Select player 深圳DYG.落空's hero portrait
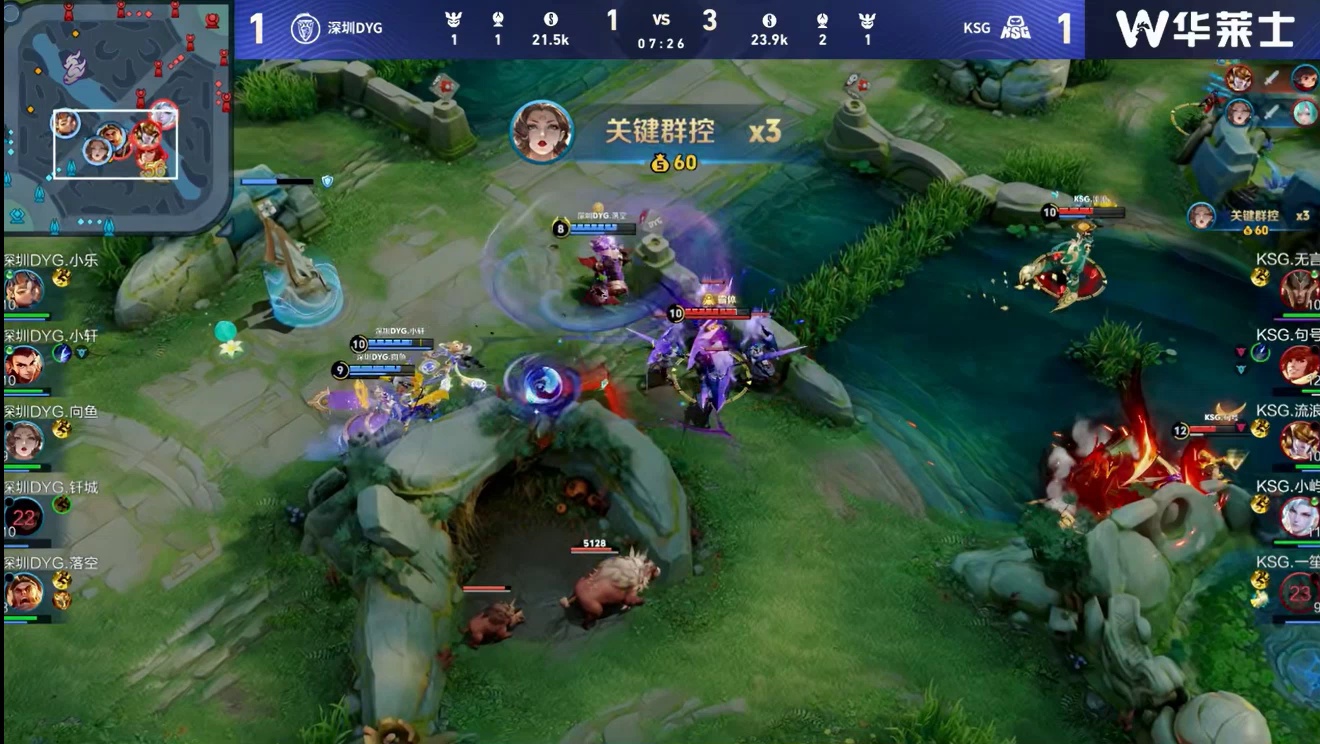1320x744 pixels. 23,592
